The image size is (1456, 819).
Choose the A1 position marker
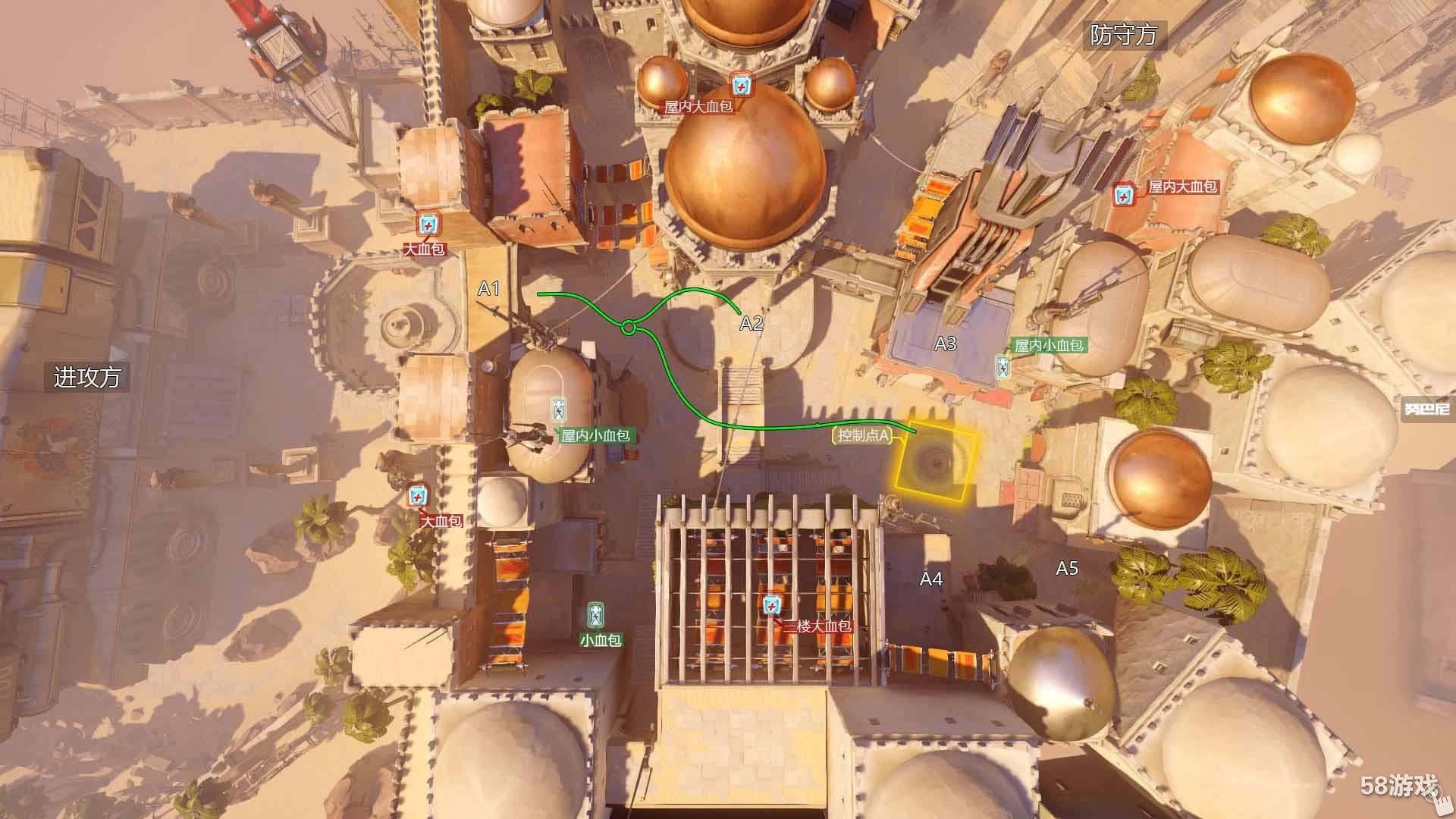point(489,288)
